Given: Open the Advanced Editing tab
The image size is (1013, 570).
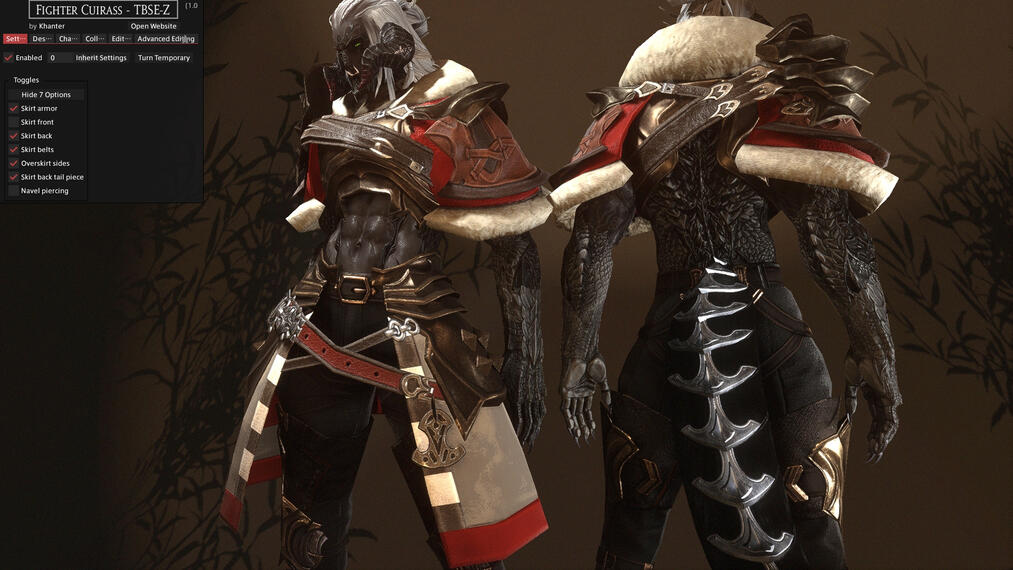Looking at the screenshot, I should click(165, 39).
